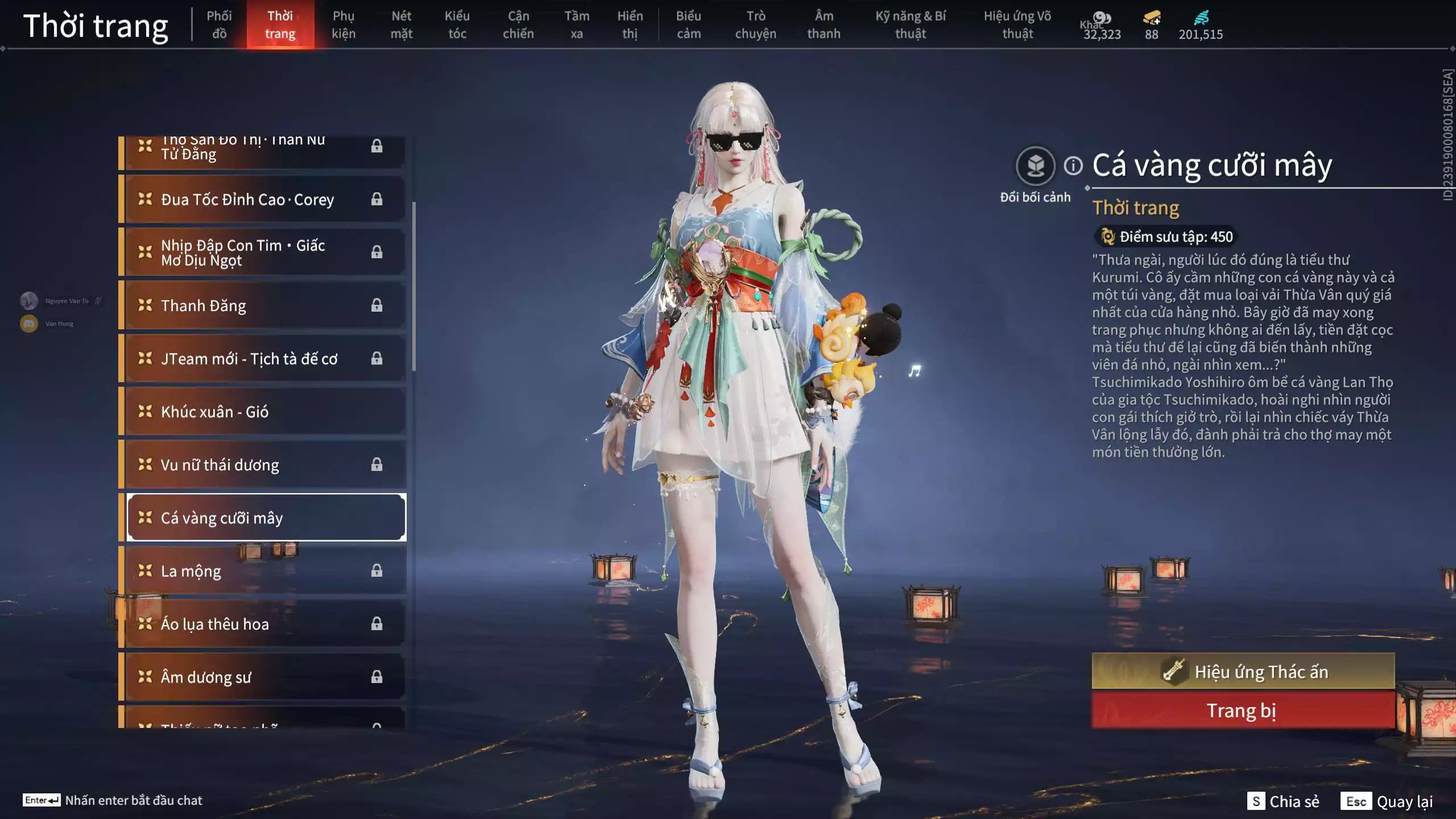Click Van Hung's Discord avatar icon

tap(28, 324)
